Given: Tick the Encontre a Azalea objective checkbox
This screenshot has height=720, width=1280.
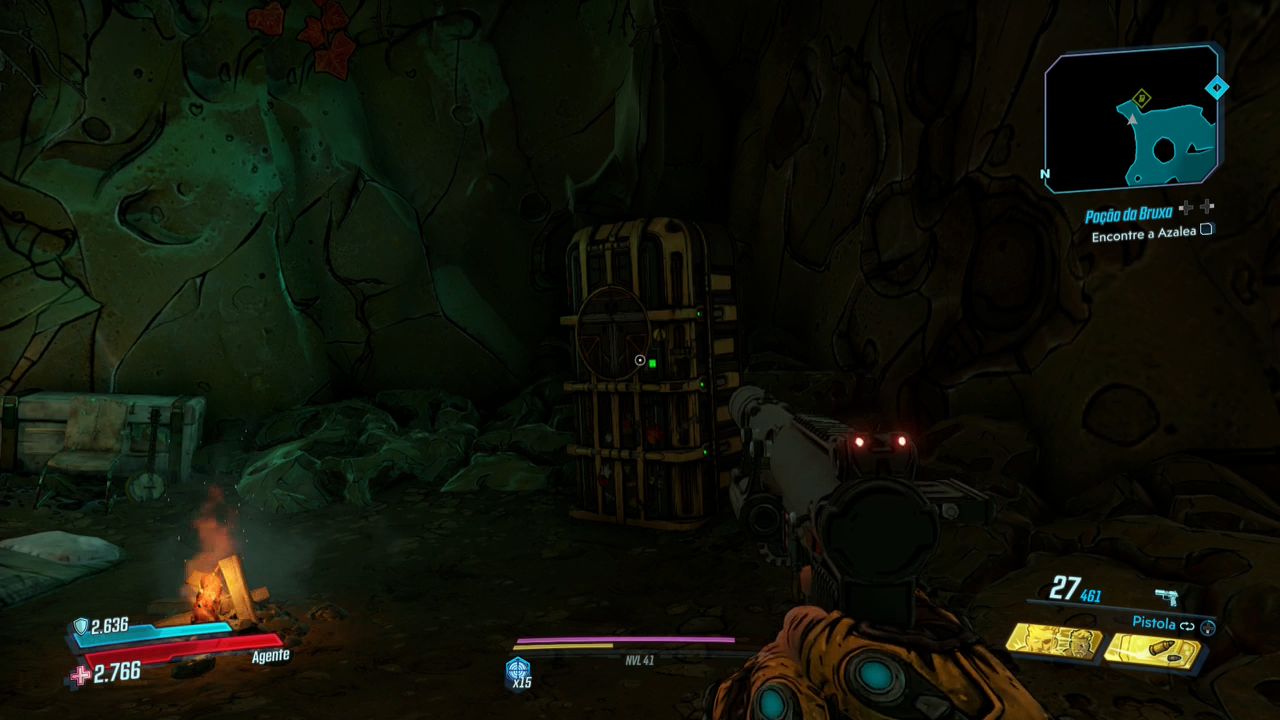Looking at the screenshot, I should point(1206,229).
